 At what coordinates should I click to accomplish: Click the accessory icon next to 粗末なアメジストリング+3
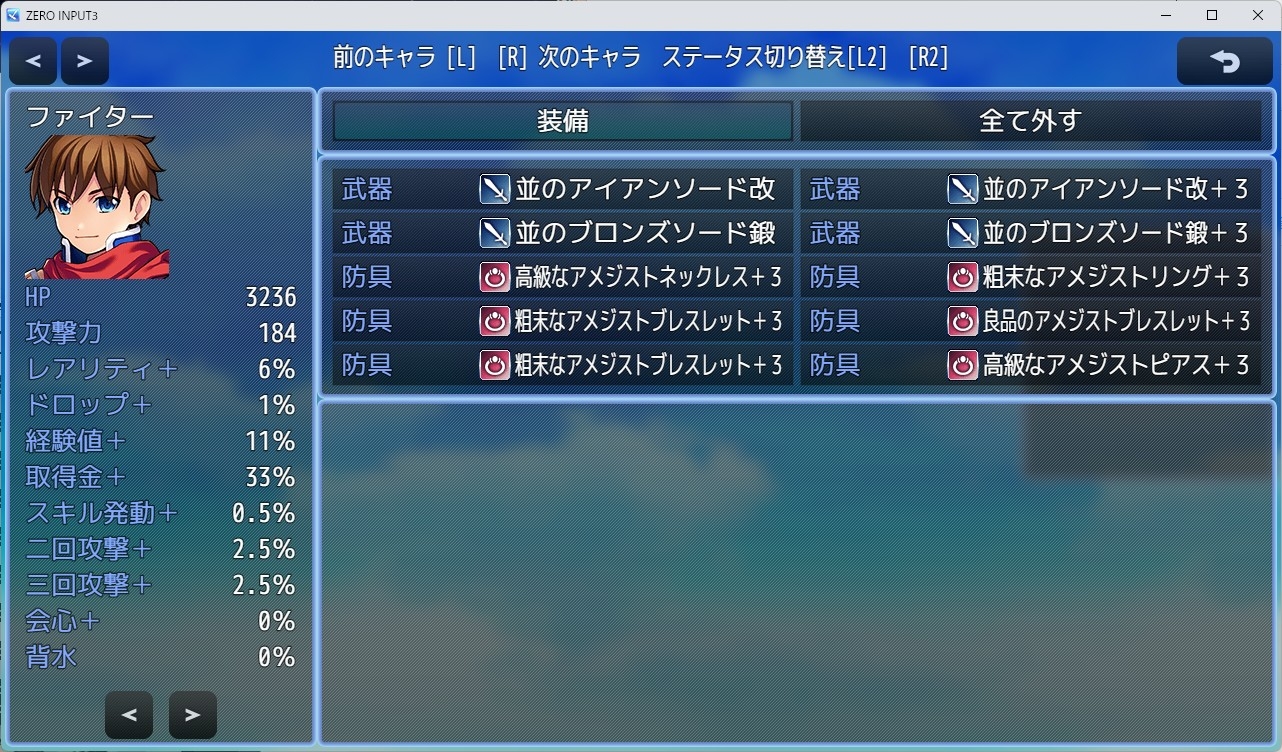click(962, 276)
